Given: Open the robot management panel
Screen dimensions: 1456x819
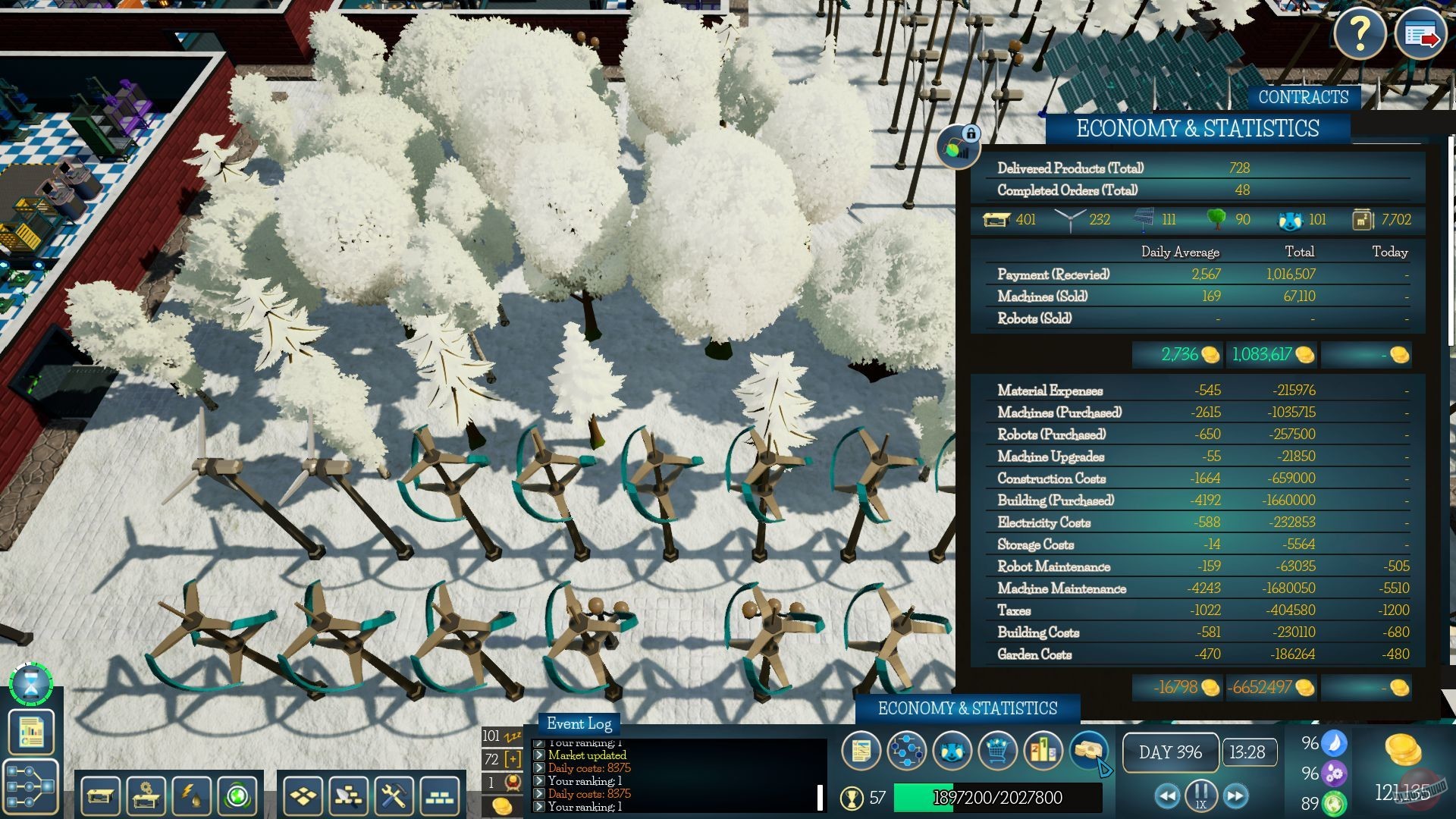Looking at the screenshot, I should (952, 752).
